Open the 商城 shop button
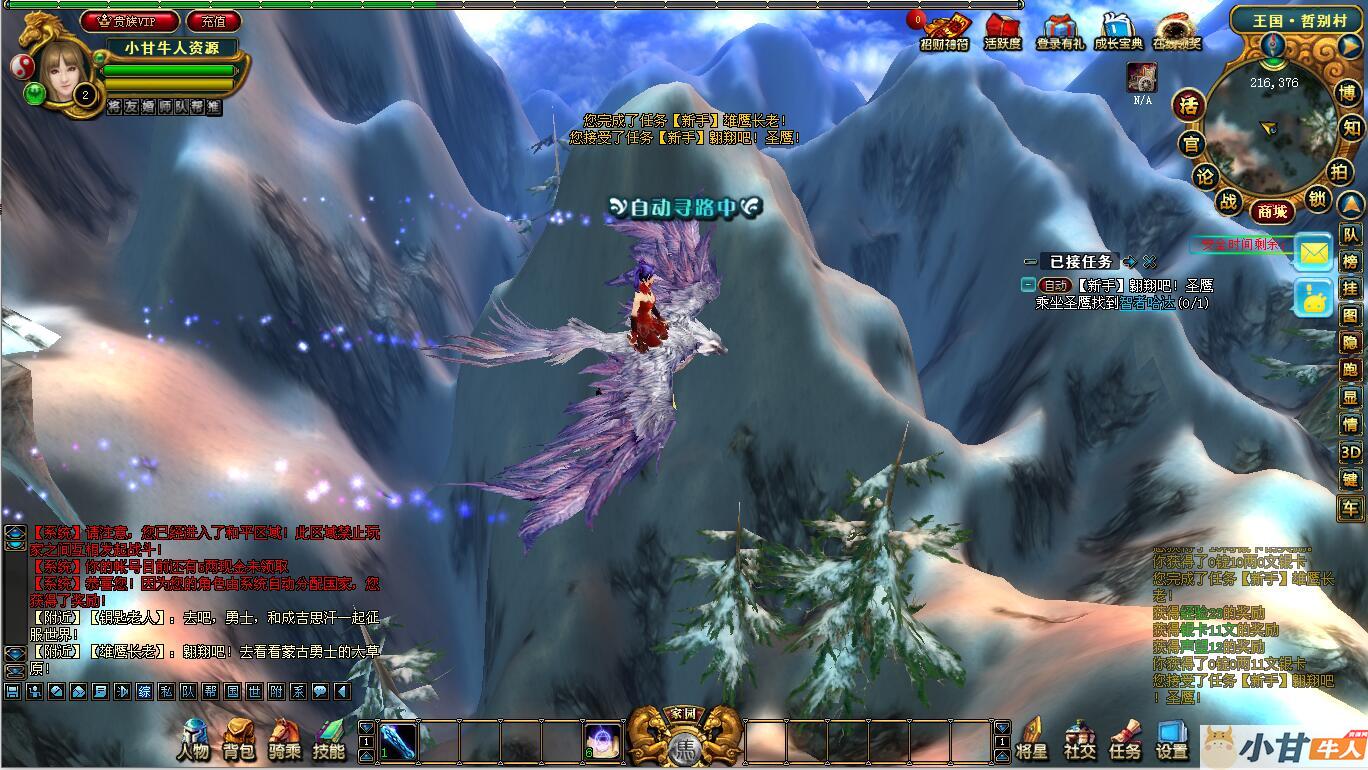 click(x=1273, y=211)
